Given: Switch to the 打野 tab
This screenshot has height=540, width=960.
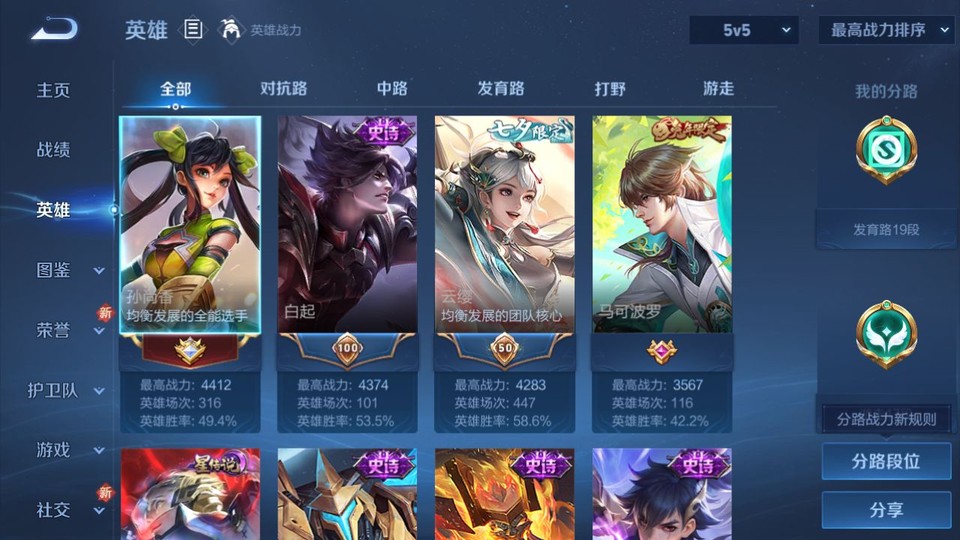Looking at the screenshot, I should point(610,88).
